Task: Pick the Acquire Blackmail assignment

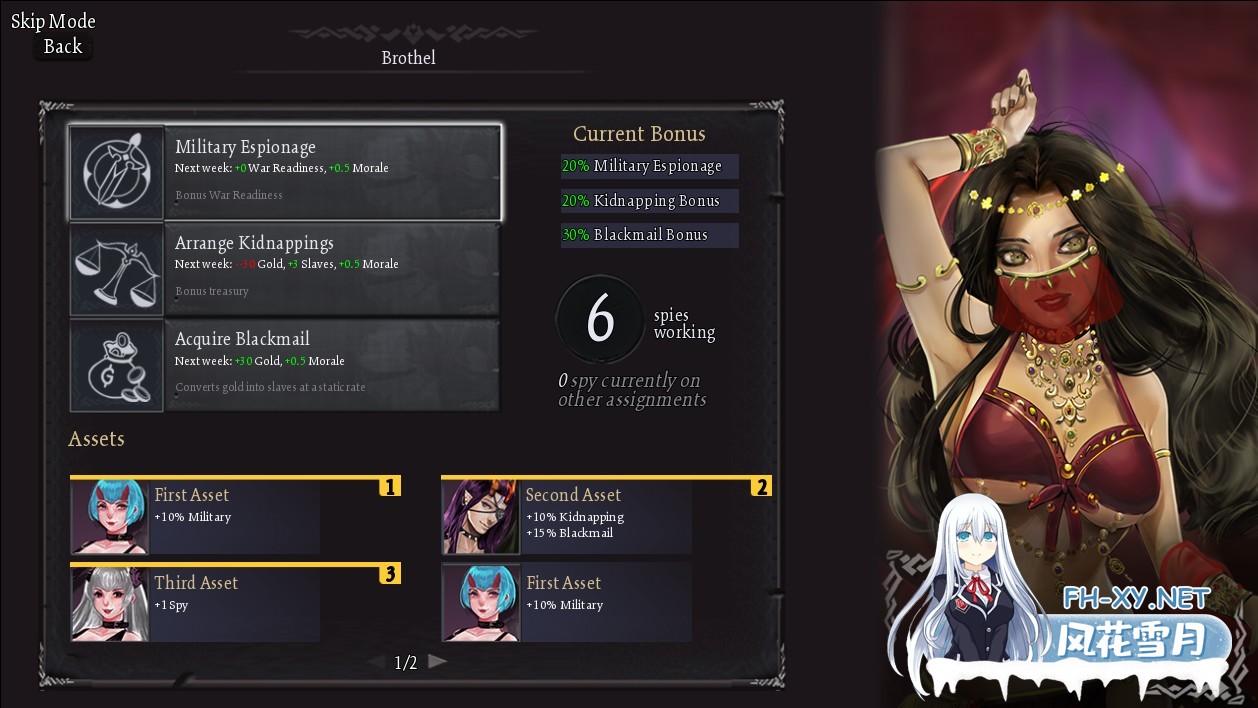Action: [x=285, y=365]
